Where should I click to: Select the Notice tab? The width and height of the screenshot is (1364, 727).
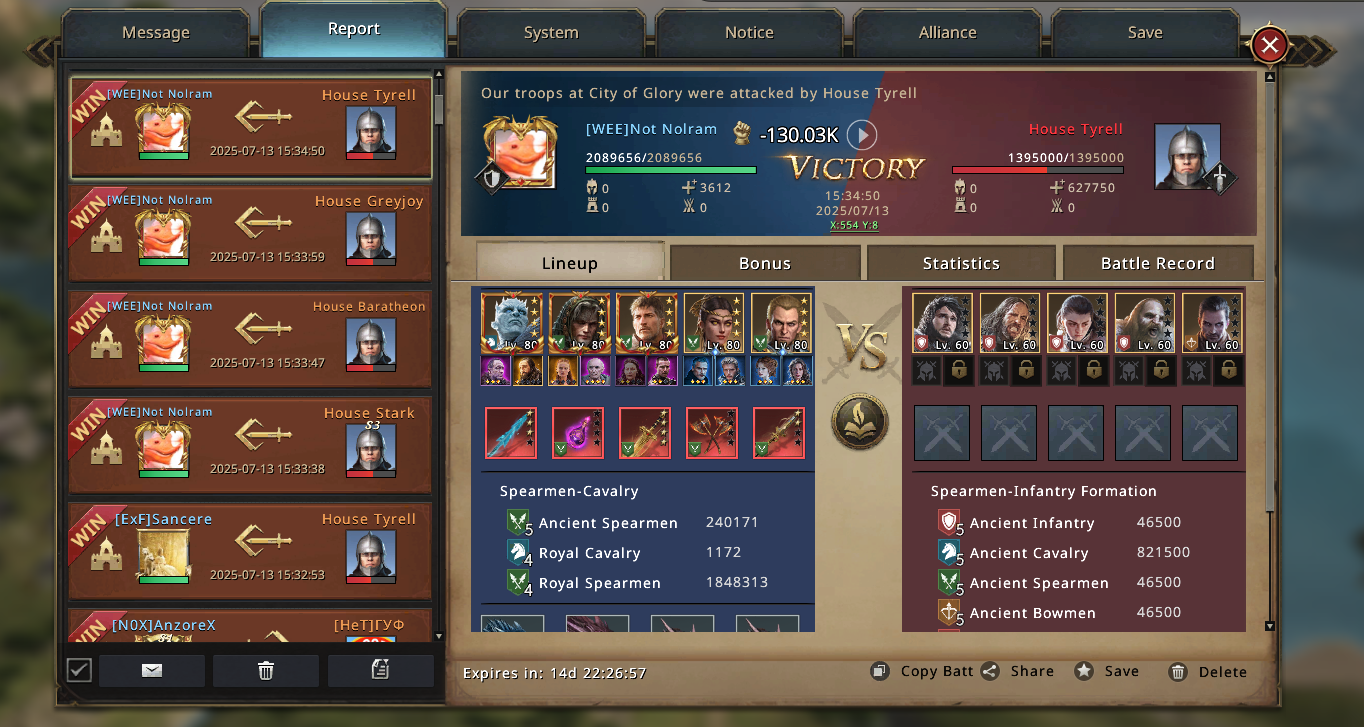click(749, 33)
